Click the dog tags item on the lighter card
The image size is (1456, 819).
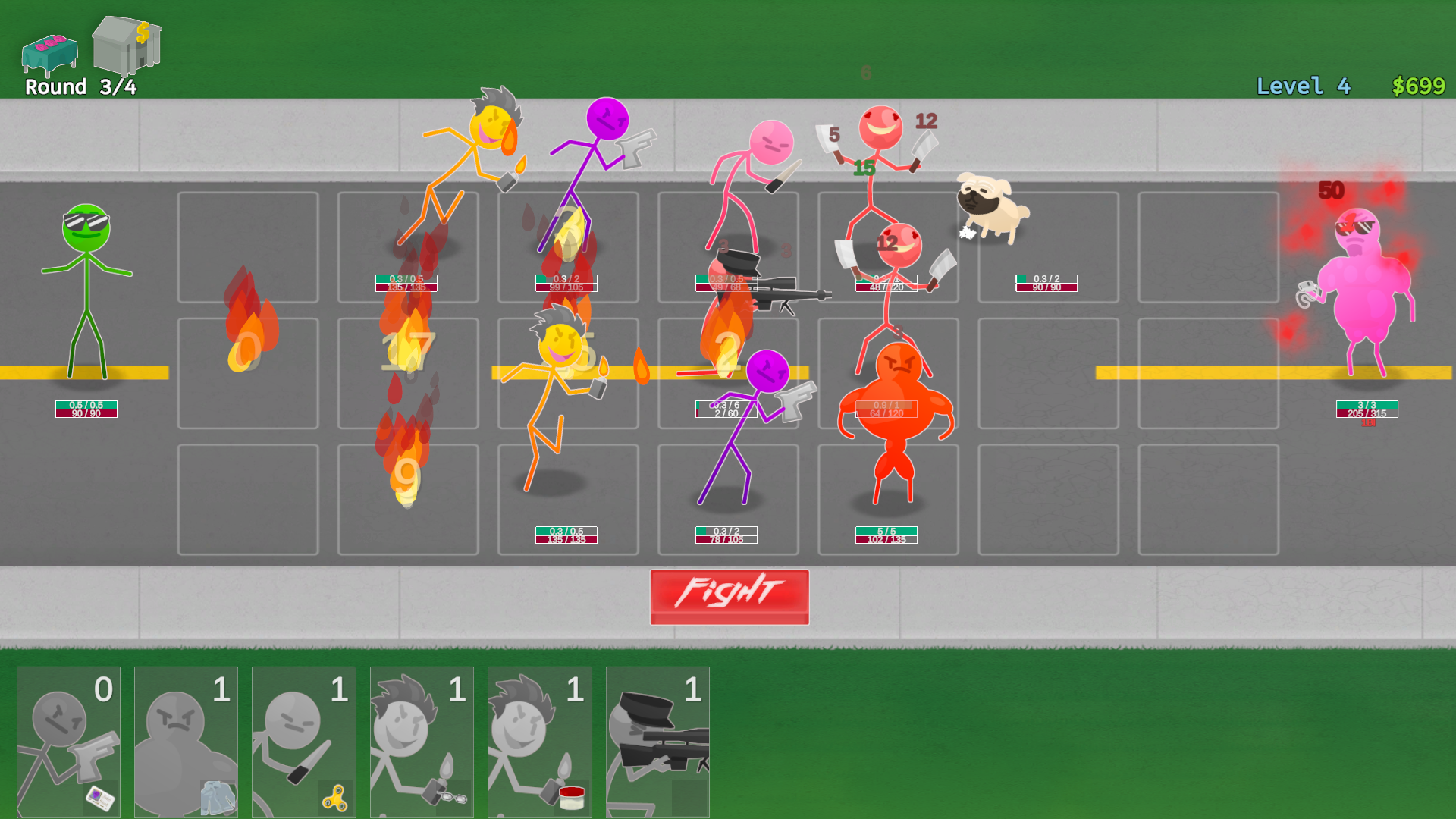(x=453, y=797)
